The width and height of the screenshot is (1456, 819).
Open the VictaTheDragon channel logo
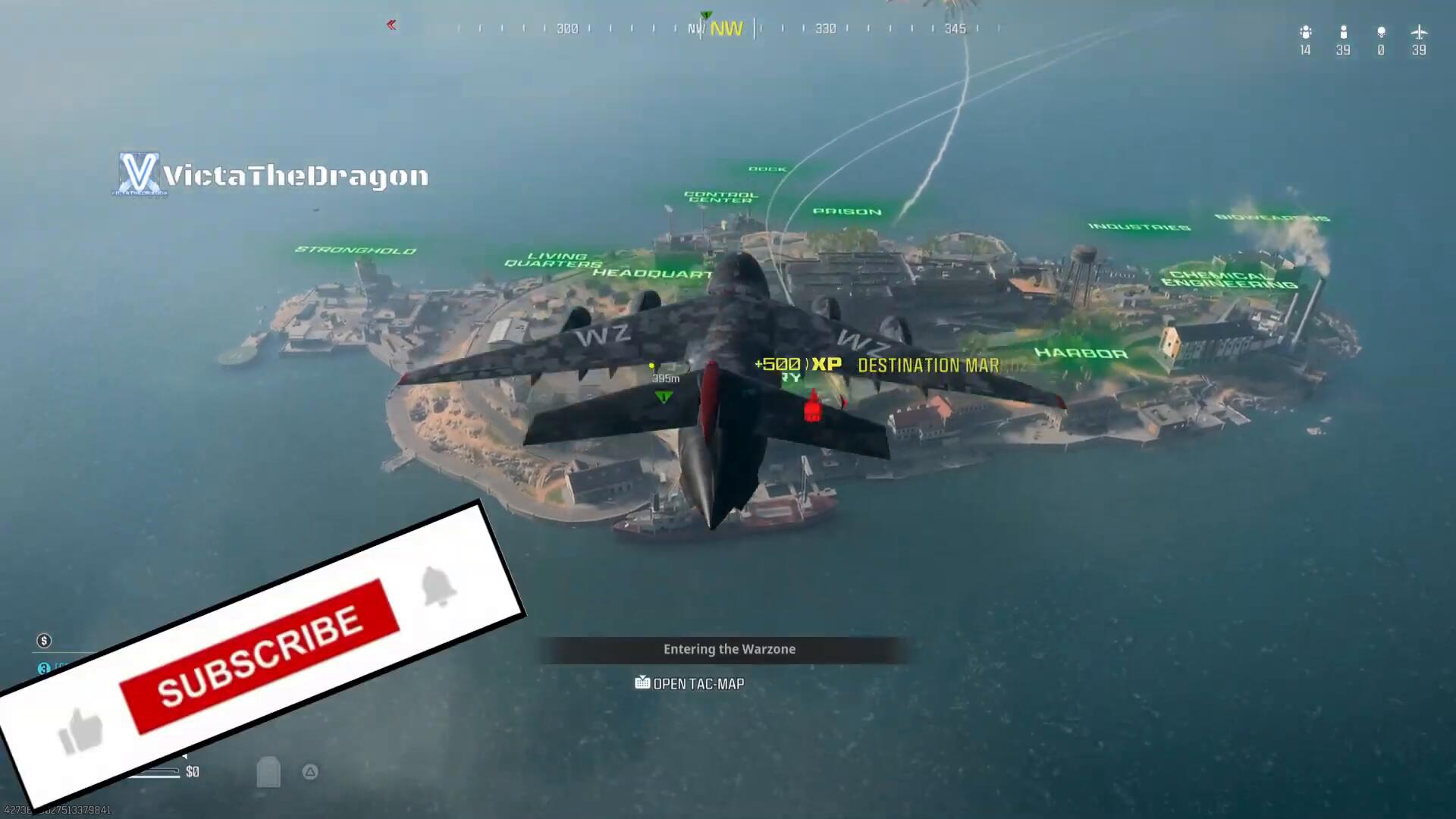(x=139, y=174)
